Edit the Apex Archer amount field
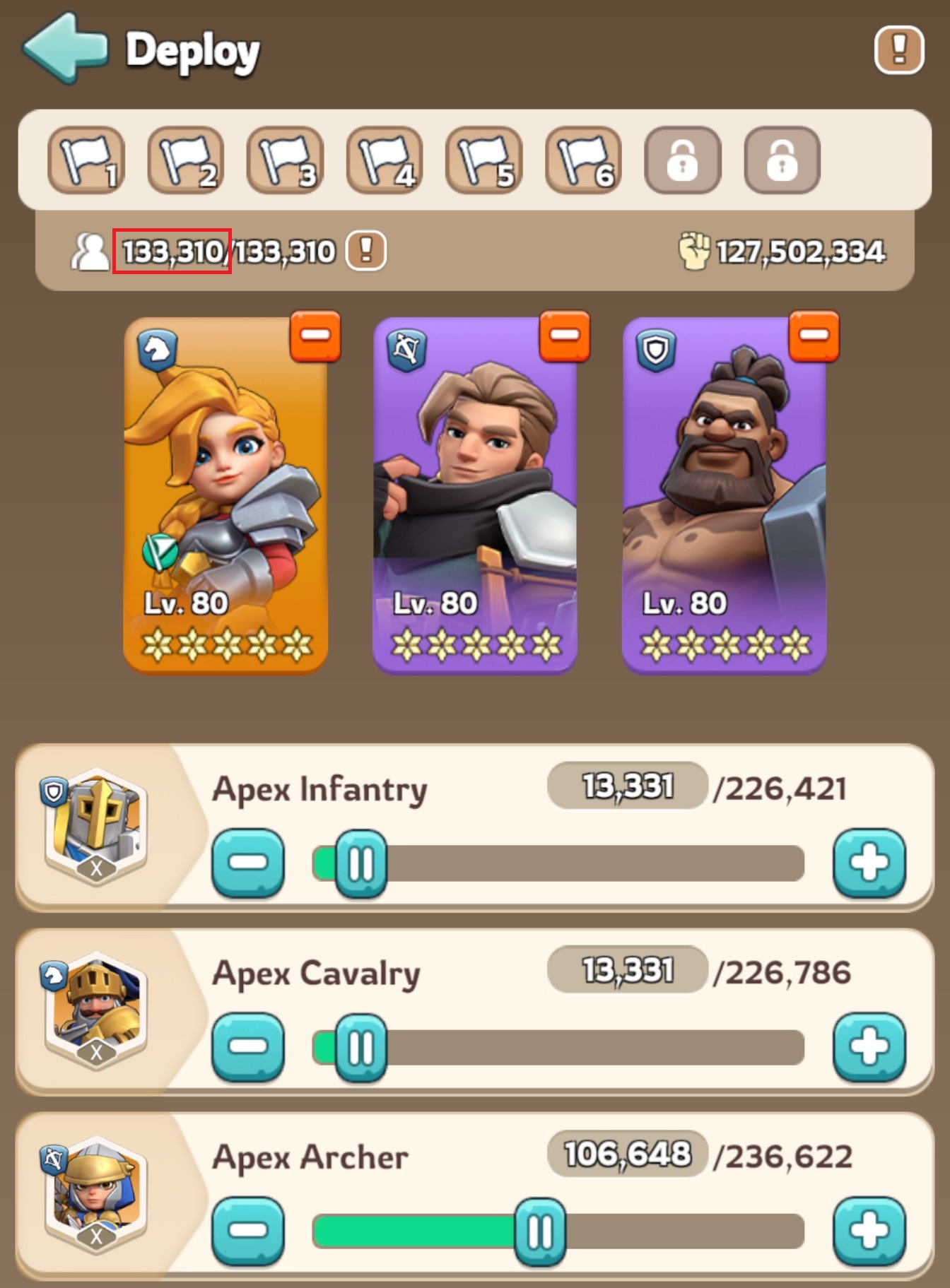 627,1154
